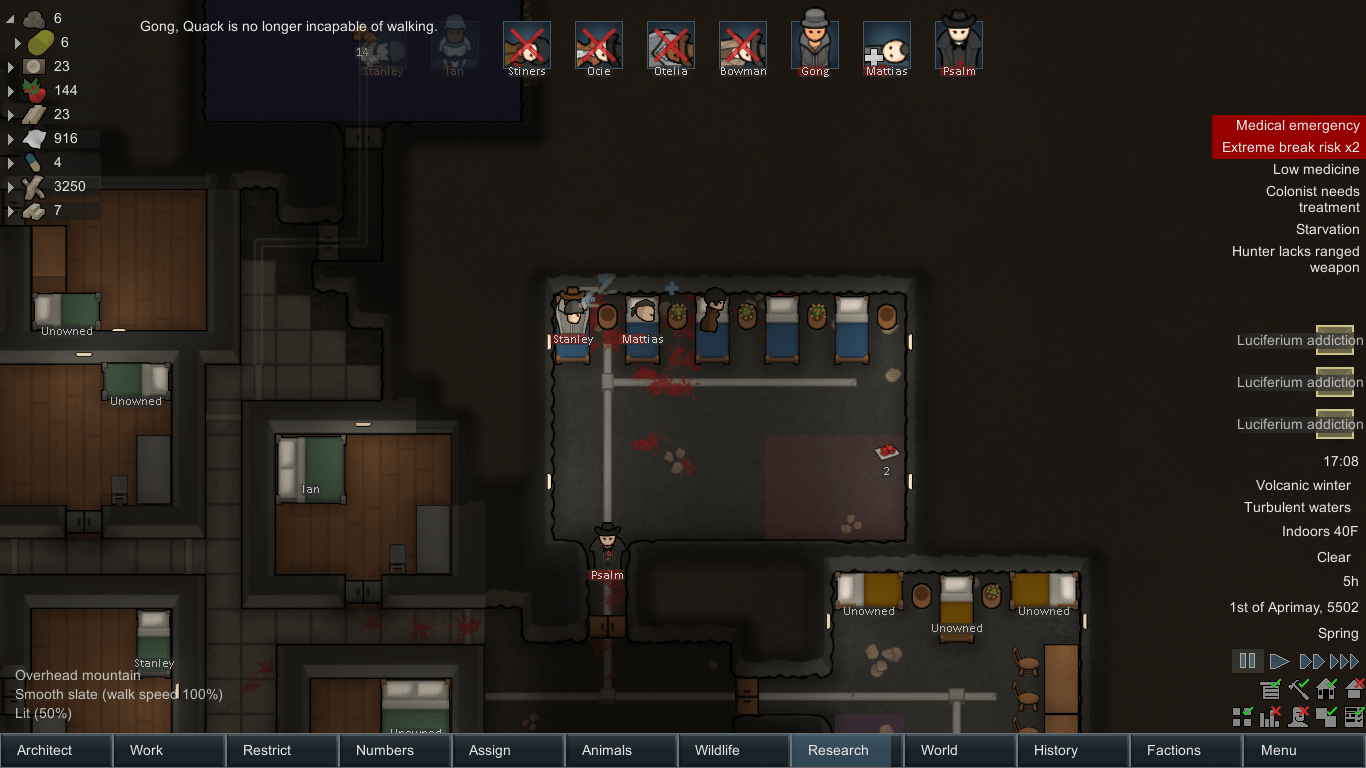Switch to the Wildlife tab
The width and height of the screenshot is (1366, 768).
tap(733, 750)
